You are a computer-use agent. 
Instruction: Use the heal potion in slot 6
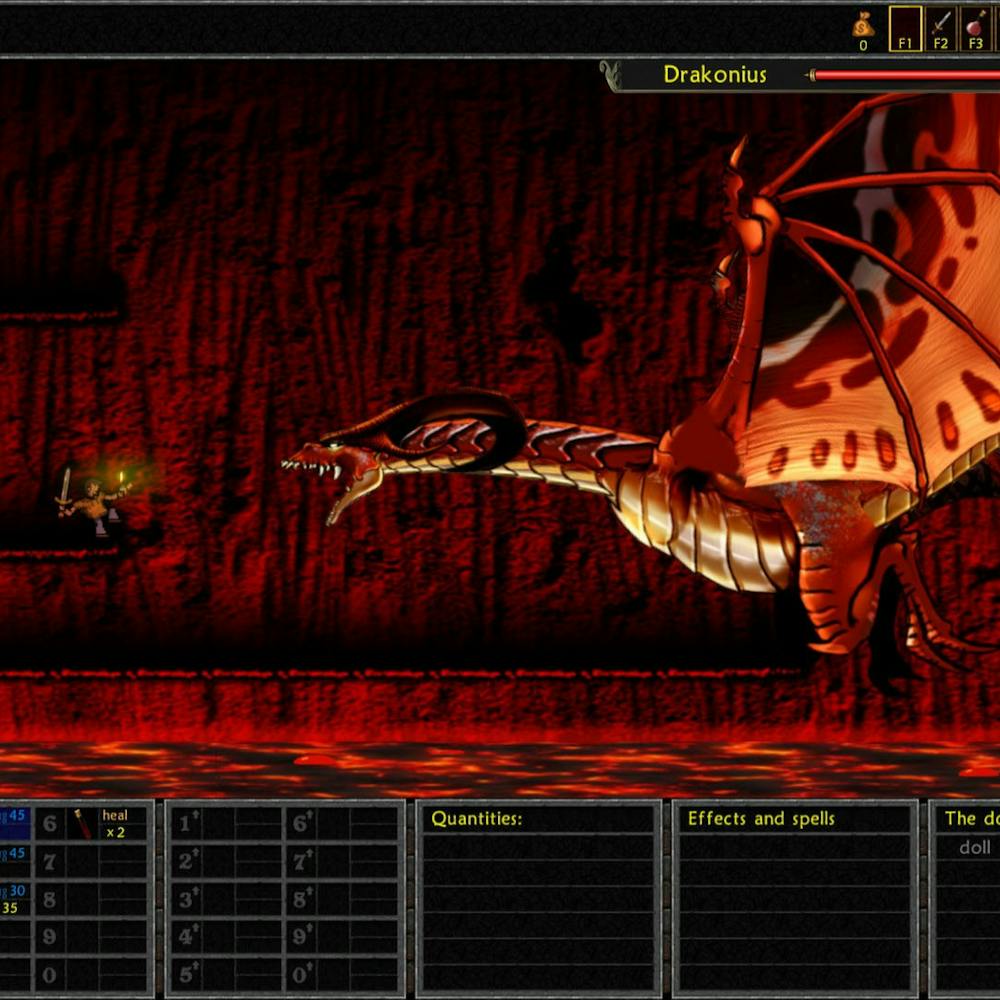click(84, 824)
